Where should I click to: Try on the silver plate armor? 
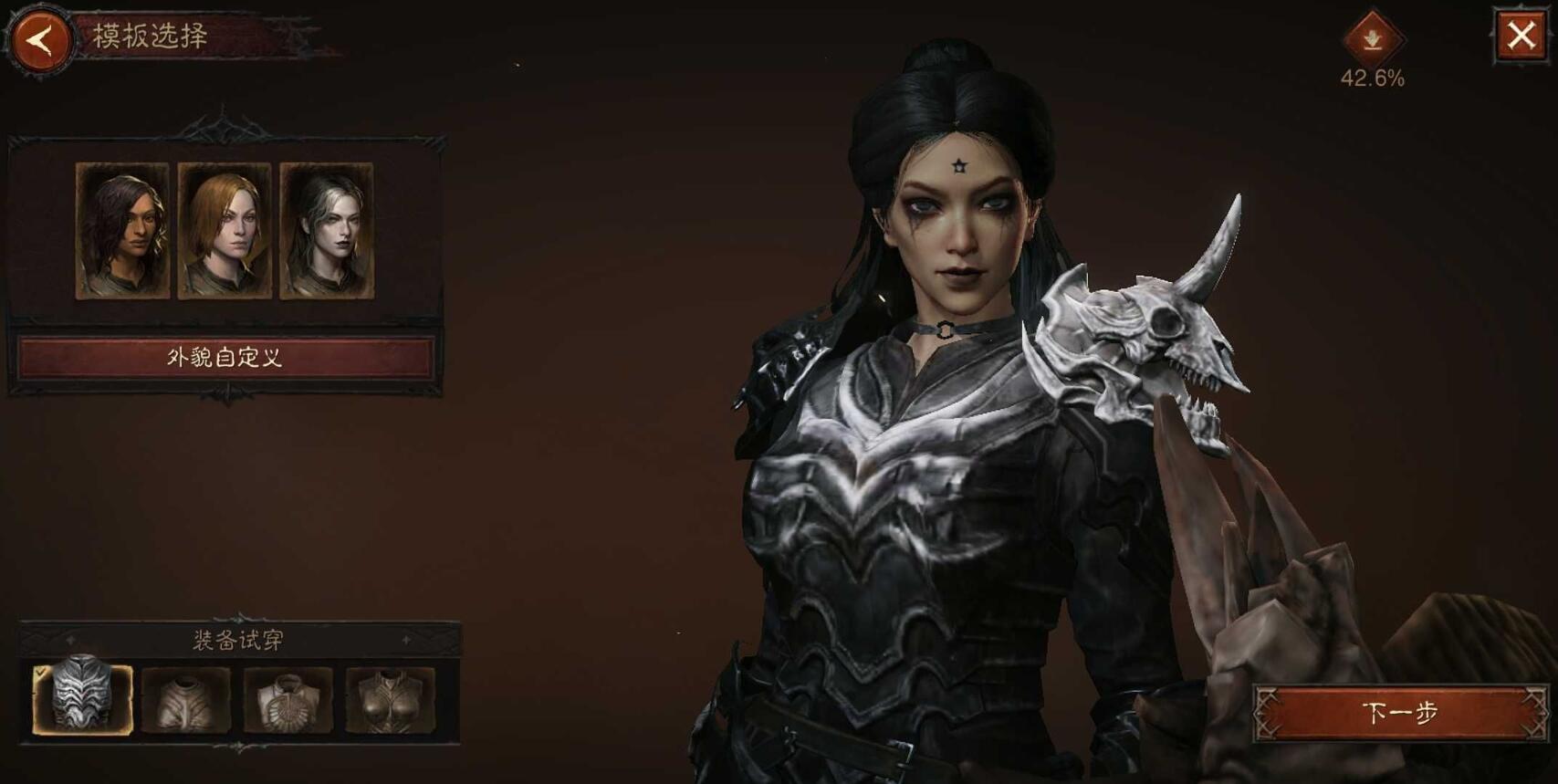(83, 699)
